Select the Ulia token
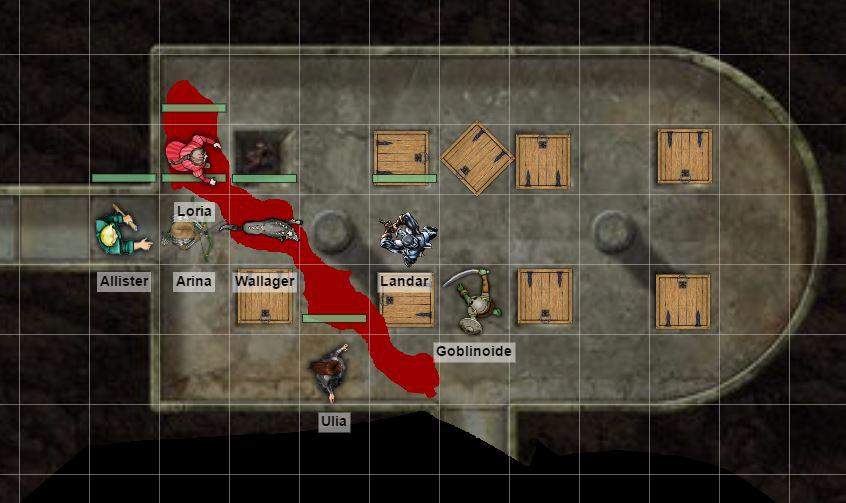Screen dimensions: 846x503 pos(332,374)
